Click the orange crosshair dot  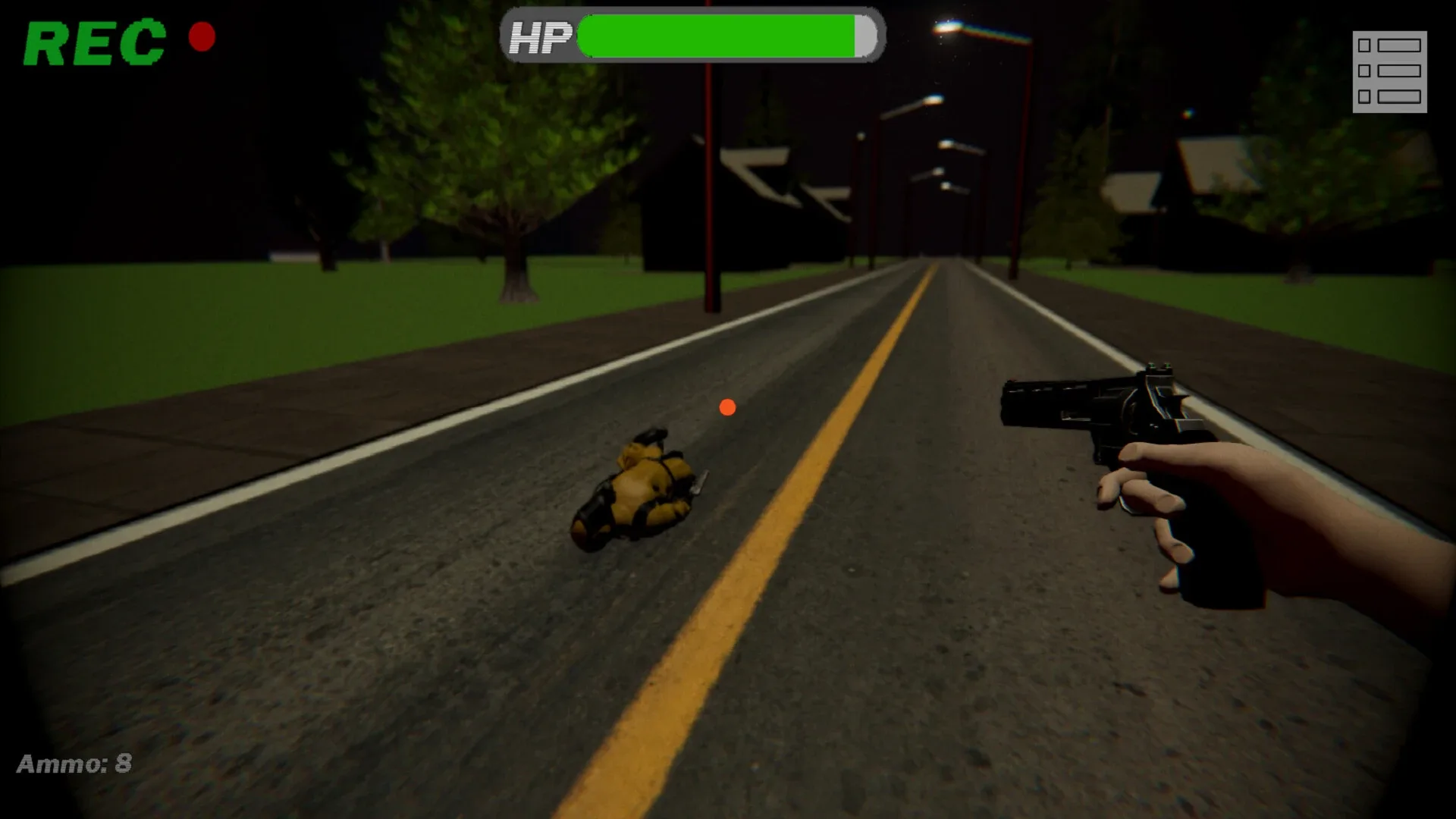[728, 407]
